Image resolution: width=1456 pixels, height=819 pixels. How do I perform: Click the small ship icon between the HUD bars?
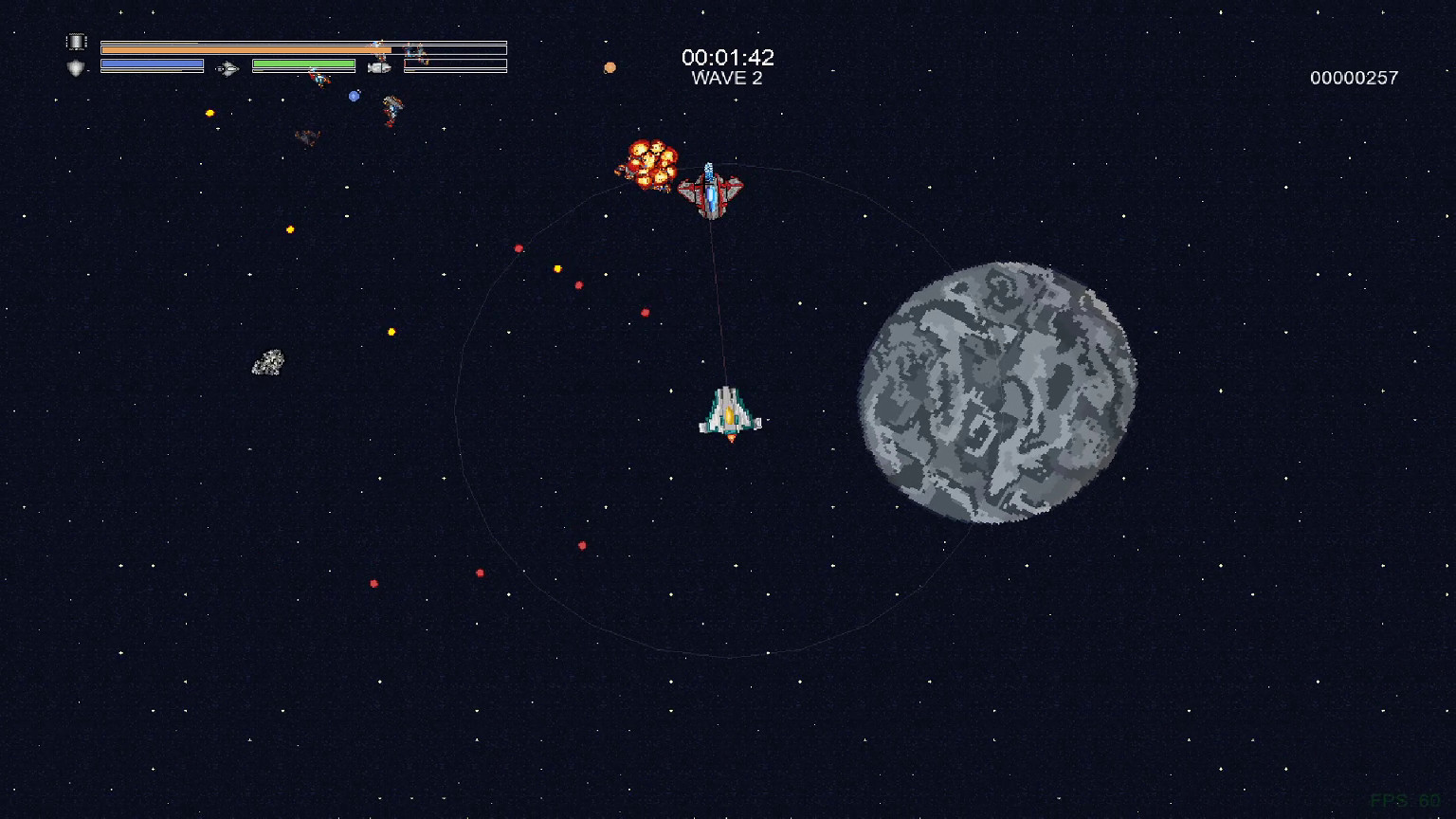click(x=226, y=68)
